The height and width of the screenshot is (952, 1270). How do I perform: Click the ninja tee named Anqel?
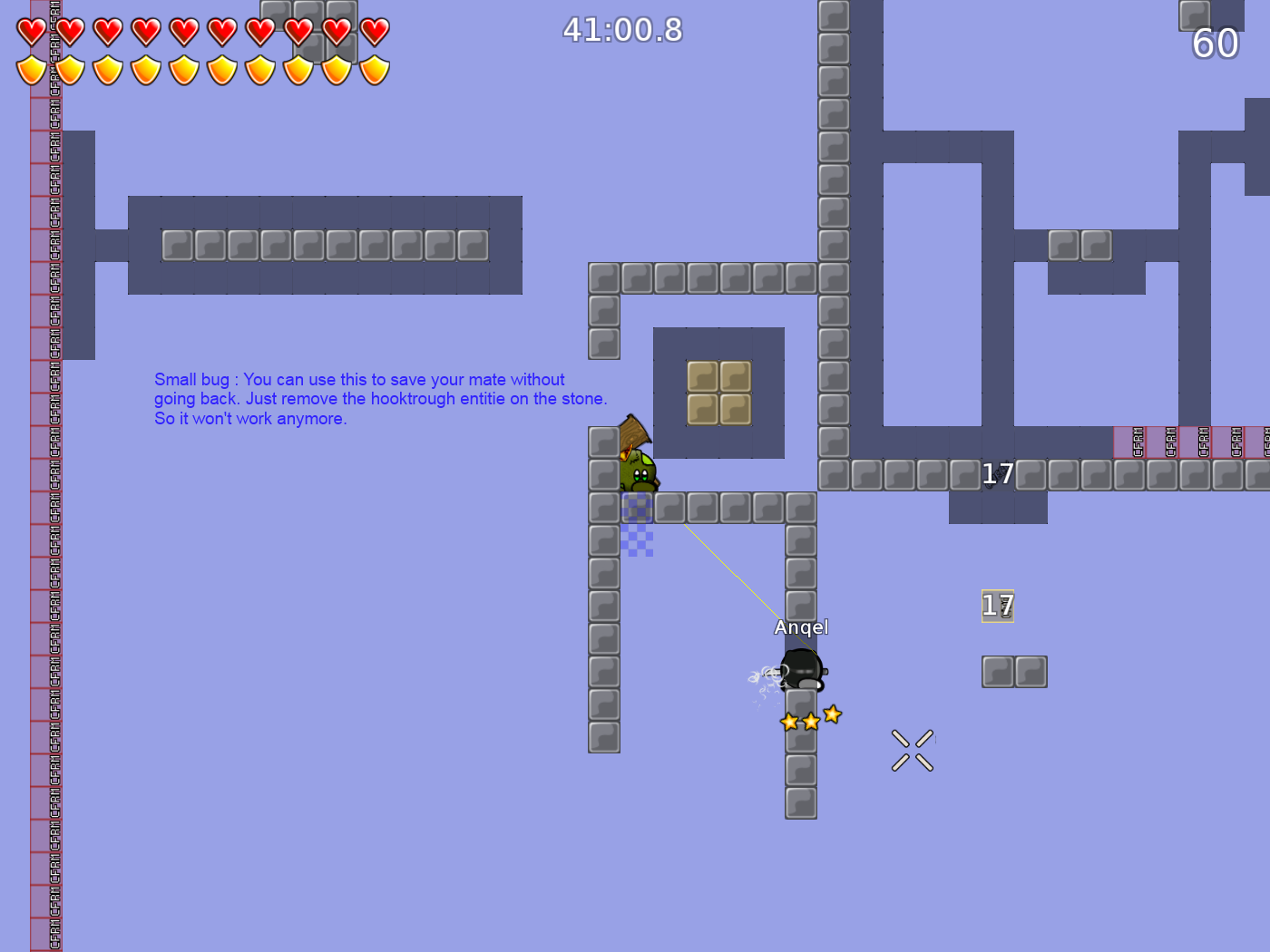[801, 668]
